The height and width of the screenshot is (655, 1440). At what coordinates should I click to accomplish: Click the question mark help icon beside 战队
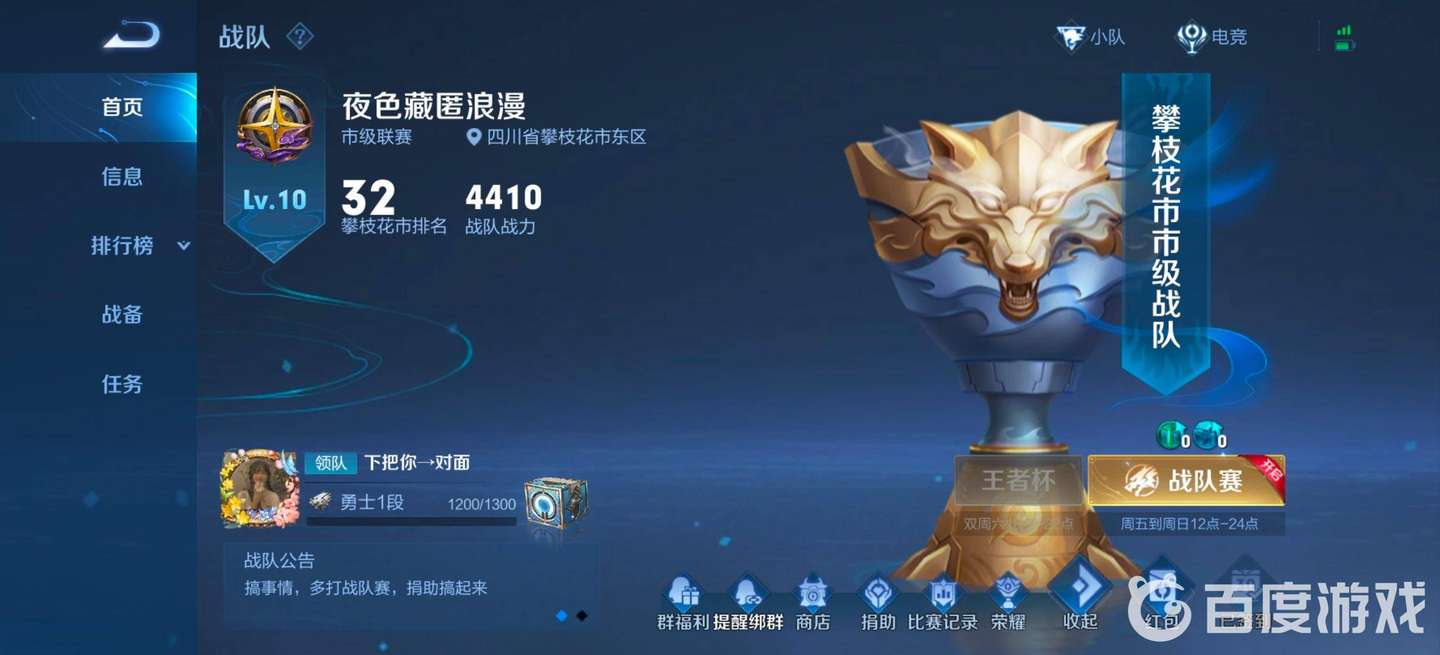(x=300, y=37)
